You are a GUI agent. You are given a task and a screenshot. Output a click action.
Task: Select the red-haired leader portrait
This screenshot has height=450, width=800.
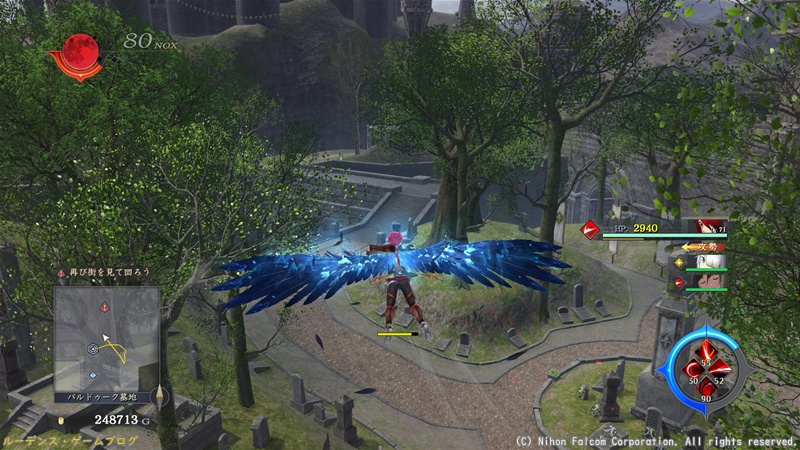[x=712, y=228]
